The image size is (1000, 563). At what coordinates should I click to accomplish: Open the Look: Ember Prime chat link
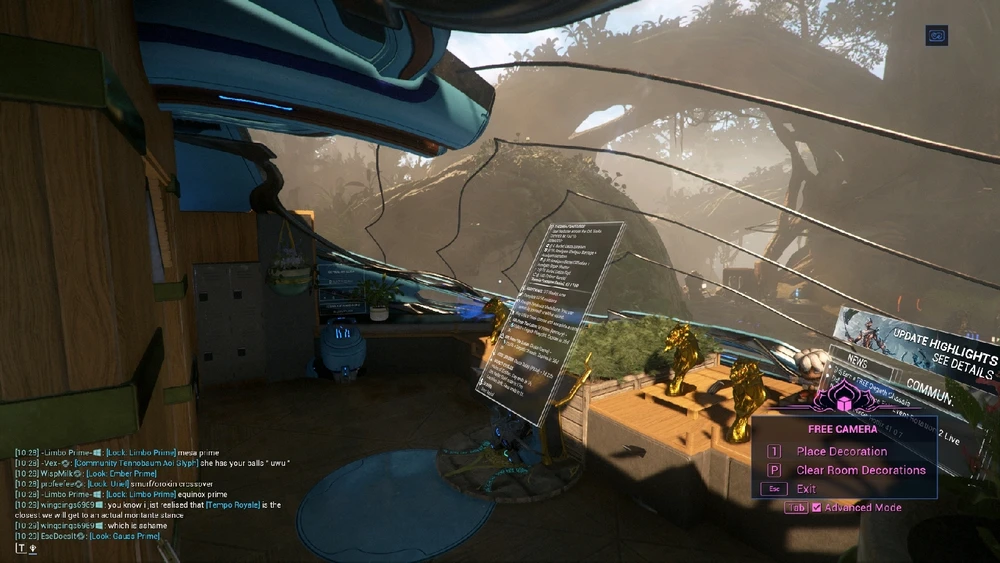coord(122,474)
